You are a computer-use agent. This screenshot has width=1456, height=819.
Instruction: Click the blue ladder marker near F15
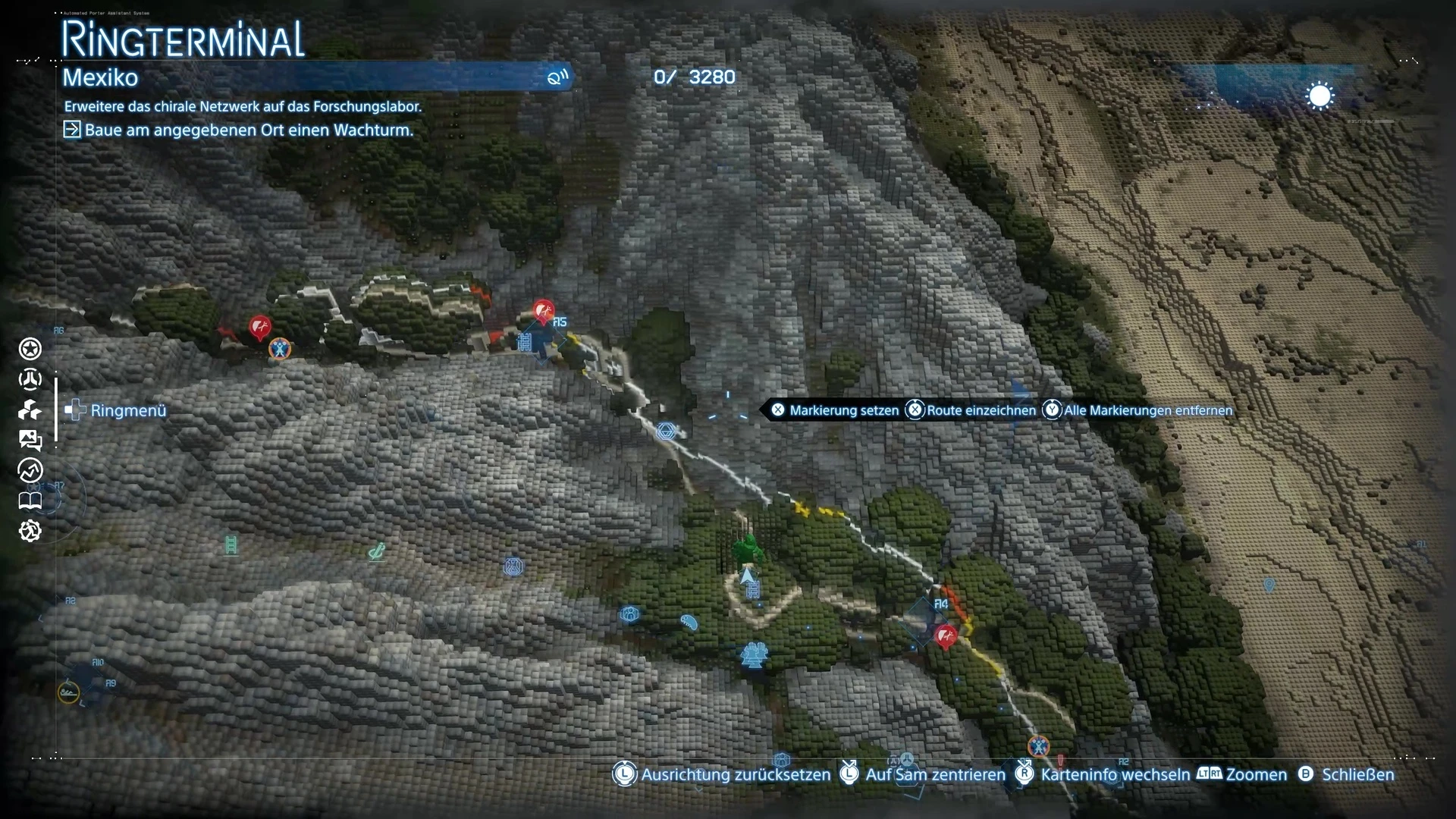524,342
